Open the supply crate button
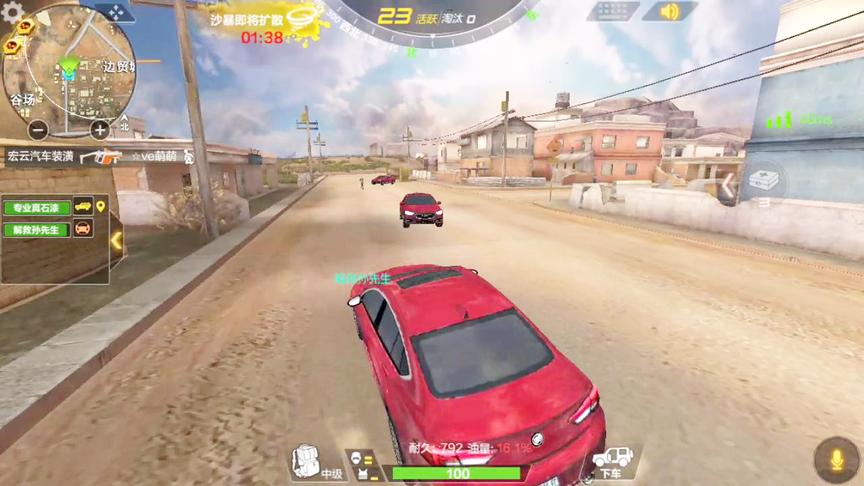The width and height of the screenshot is (864, 486). click(763, 181)
